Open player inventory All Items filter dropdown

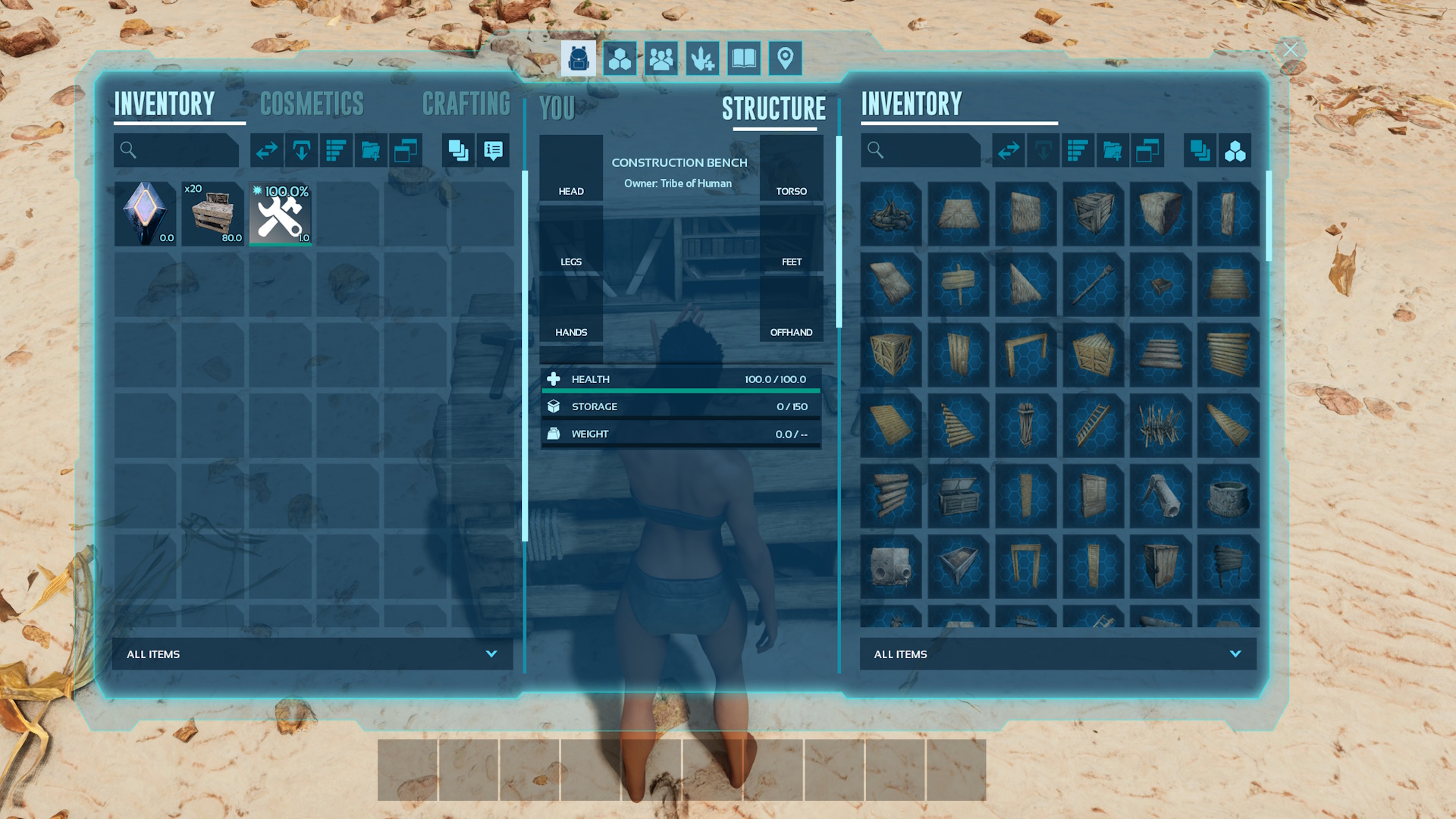pyautogui.click(x=312, y=654)
